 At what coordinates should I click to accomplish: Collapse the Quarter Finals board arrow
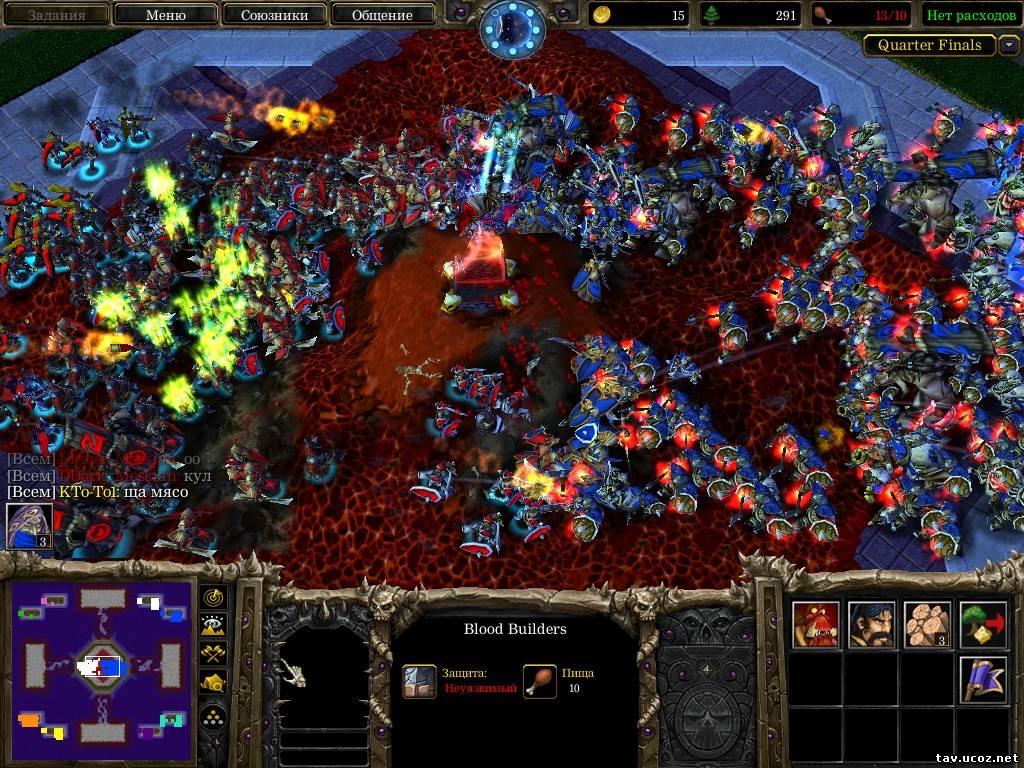click(x=1009, y=45)
